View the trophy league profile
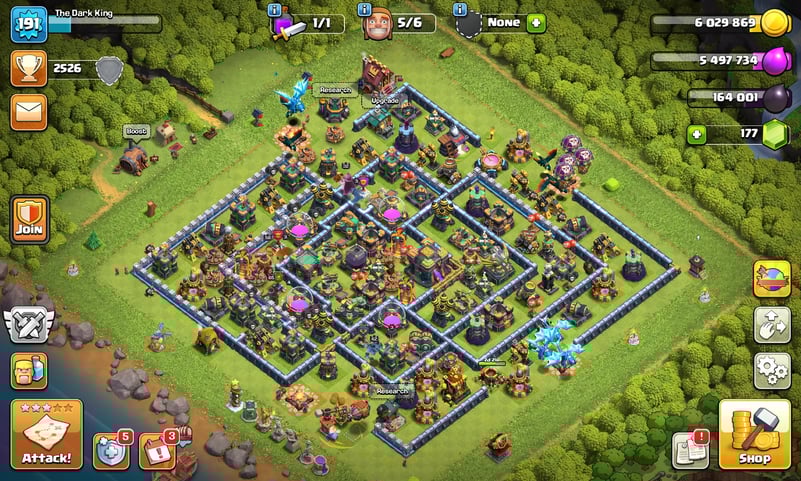 click(29, 68)
